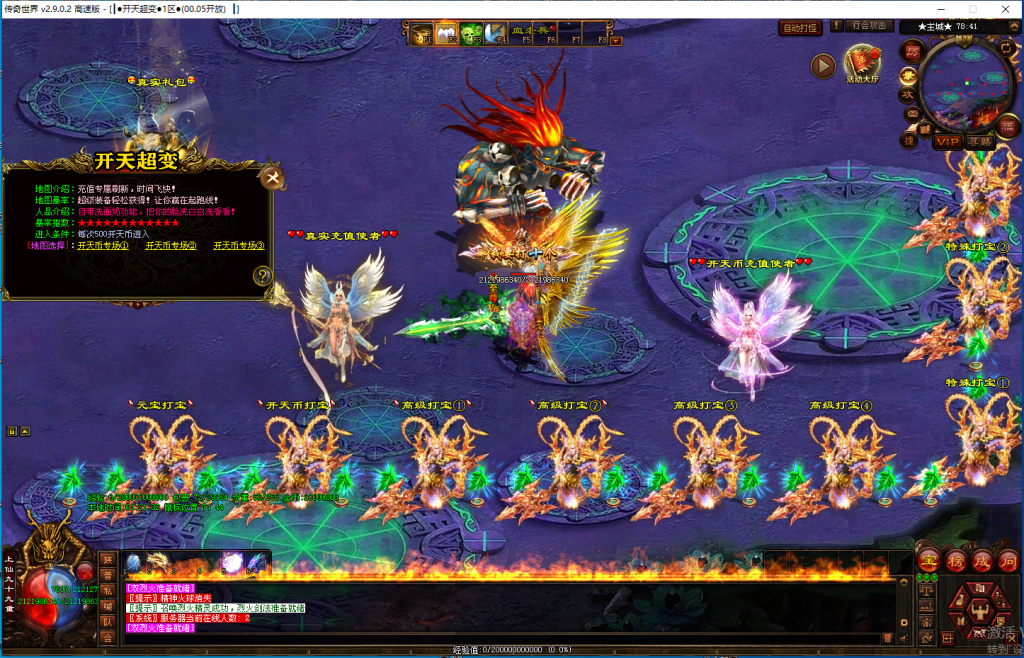Activate the golden dragon skill in slot 2
This screenshot has height=658, width=1024.
click(x=158, y=564)
